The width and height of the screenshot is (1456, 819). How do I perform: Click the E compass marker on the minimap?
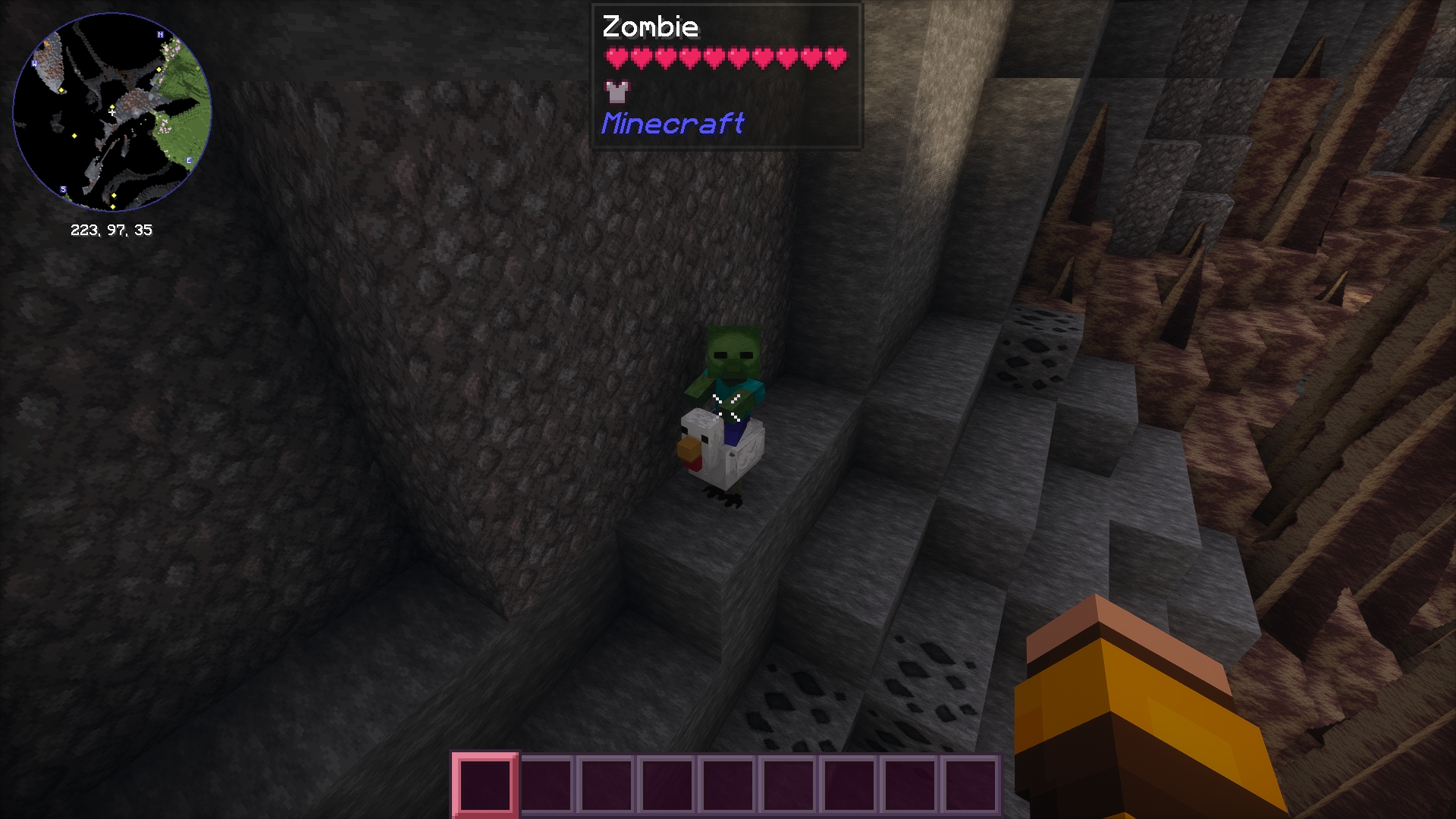click(187, 160)
